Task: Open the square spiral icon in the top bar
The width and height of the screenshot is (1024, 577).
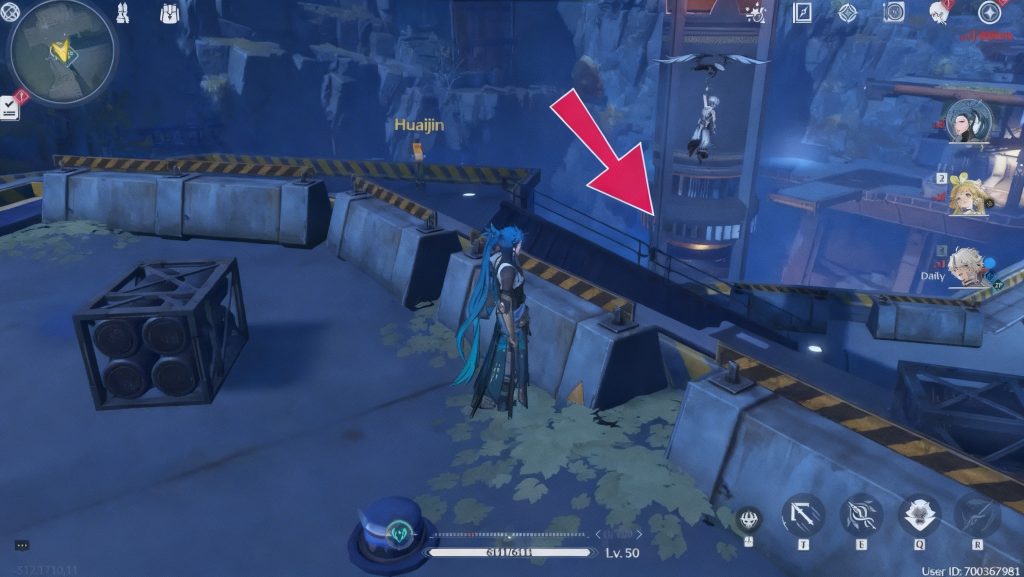Action: pos(894,12)
